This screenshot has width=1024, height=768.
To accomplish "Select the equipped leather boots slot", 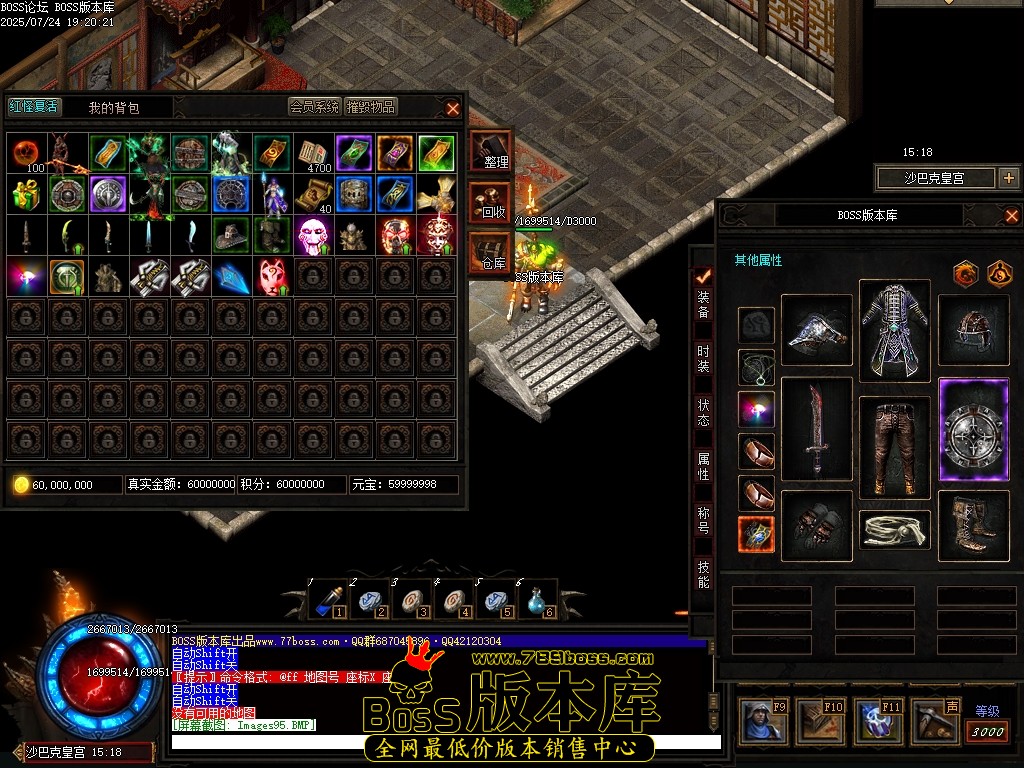I will coord(975,524).
